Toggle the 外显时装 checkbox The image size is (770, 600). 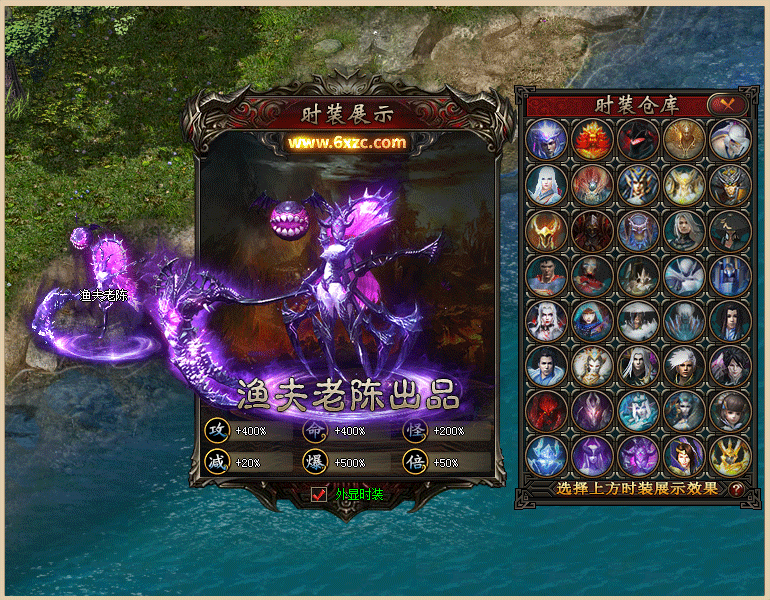tap(320, 494)
